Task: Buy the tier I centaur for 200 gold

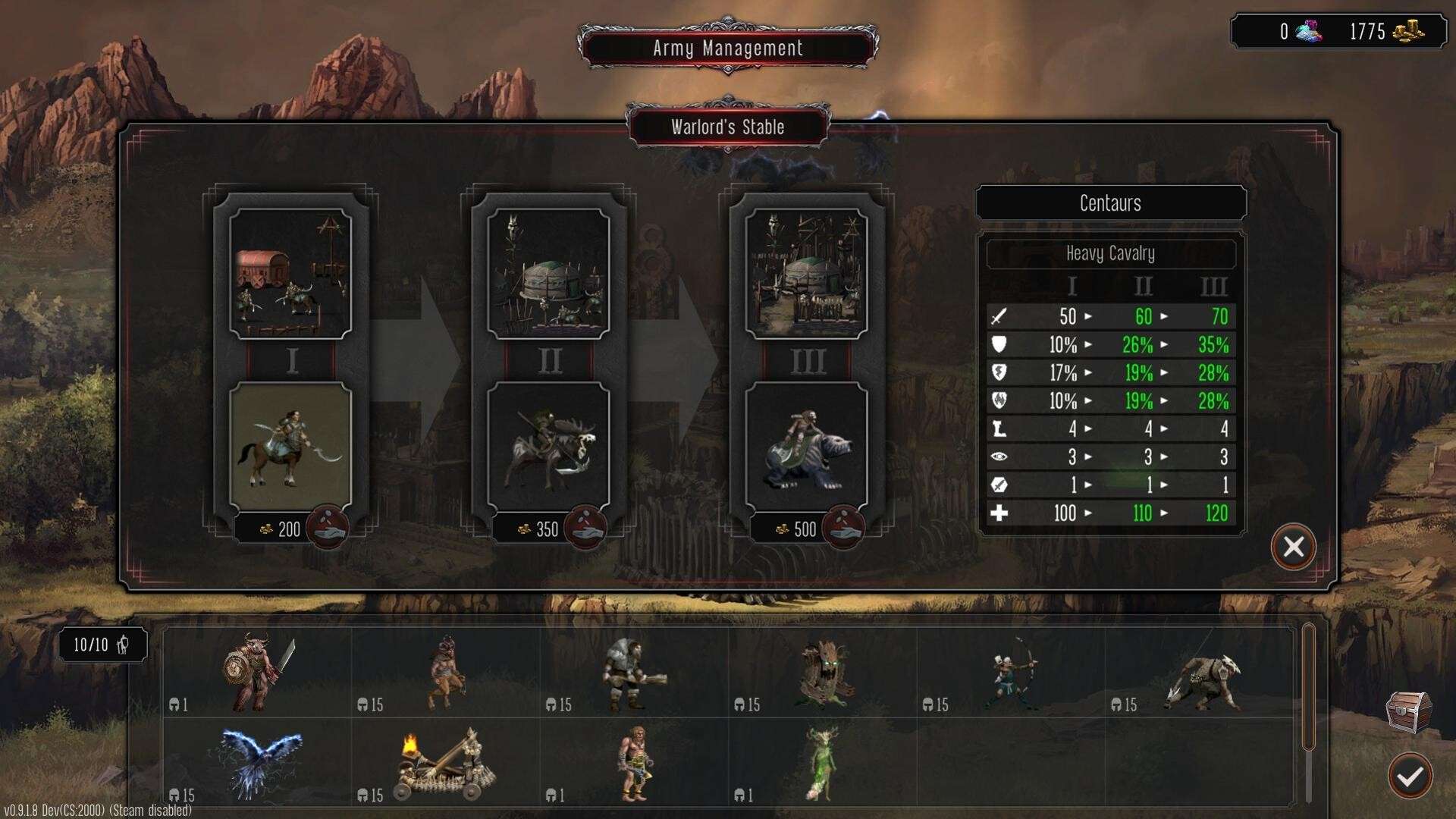Action: click(x=328, y=528)
